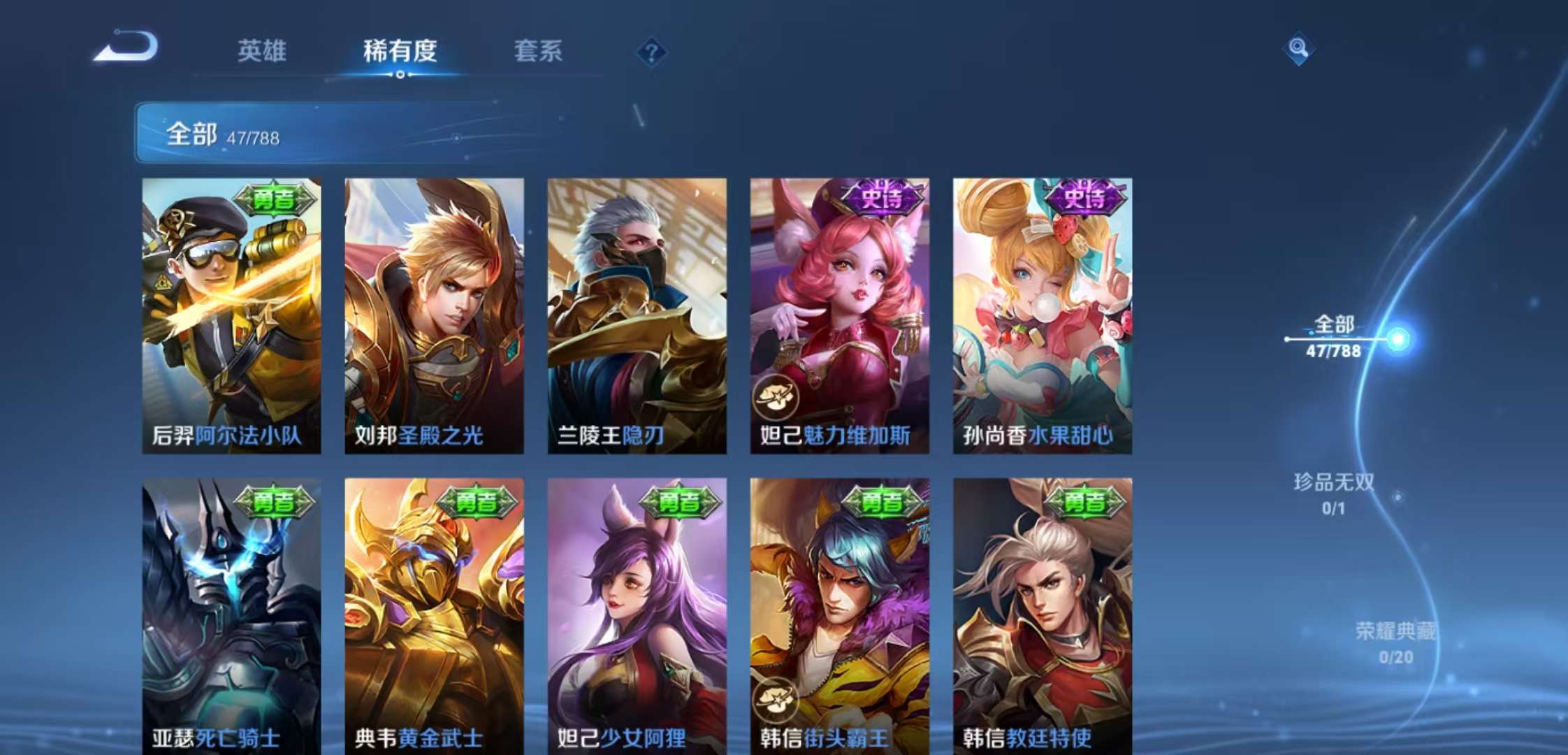Click the question mark help icon
The height and width of the screenshot is (755, 1568).
point(651,52)
